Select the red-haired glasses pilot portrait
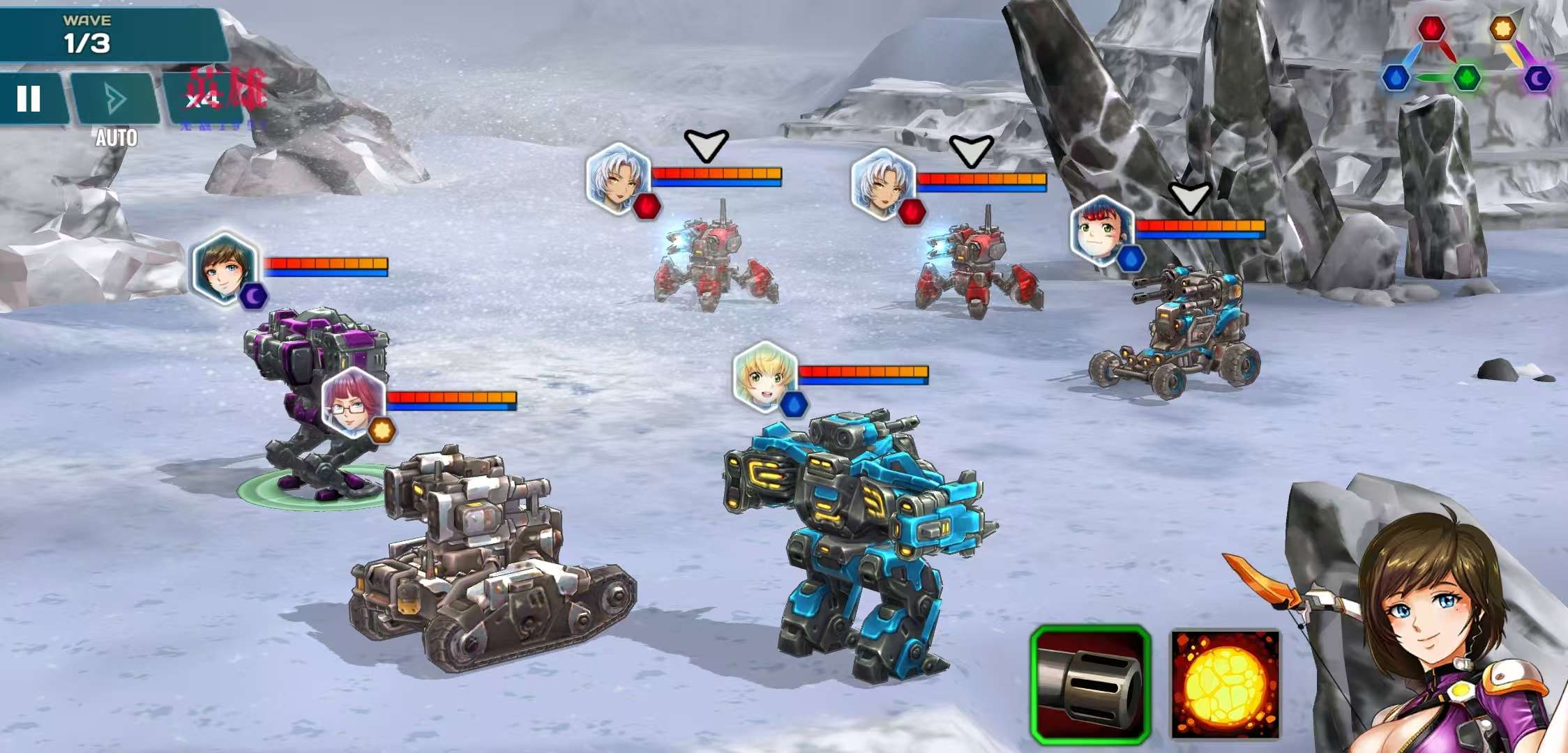 354,403
